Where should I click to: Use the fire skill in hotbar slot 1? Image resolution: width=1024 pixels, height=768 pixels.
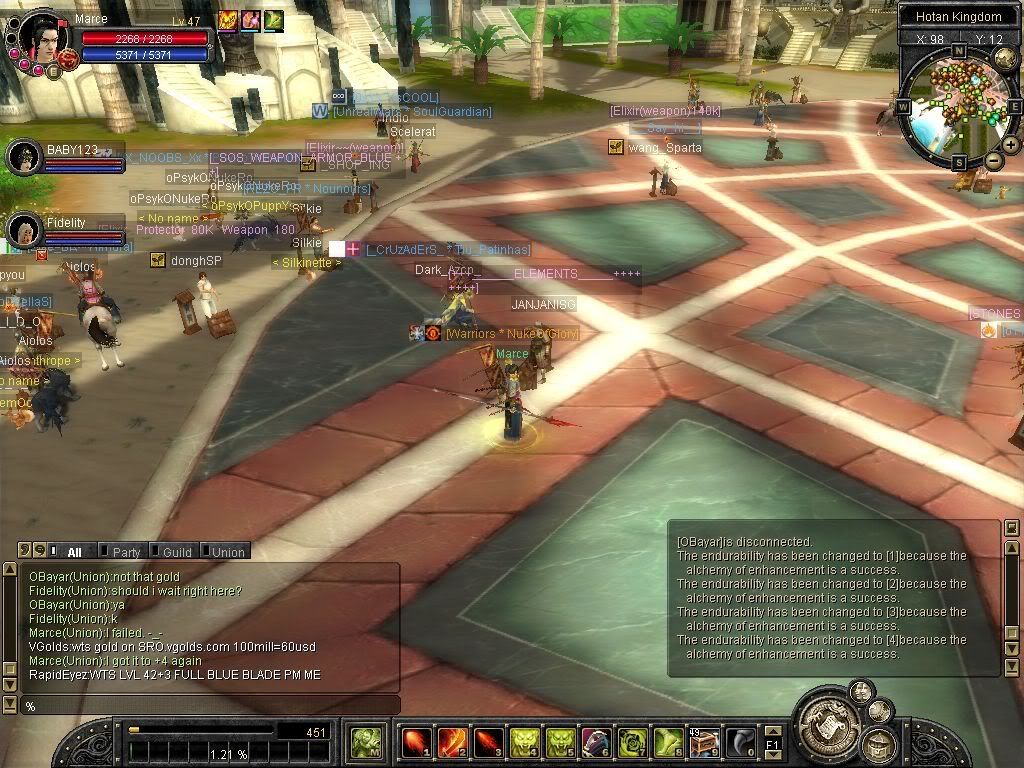[x=415, y=742]
